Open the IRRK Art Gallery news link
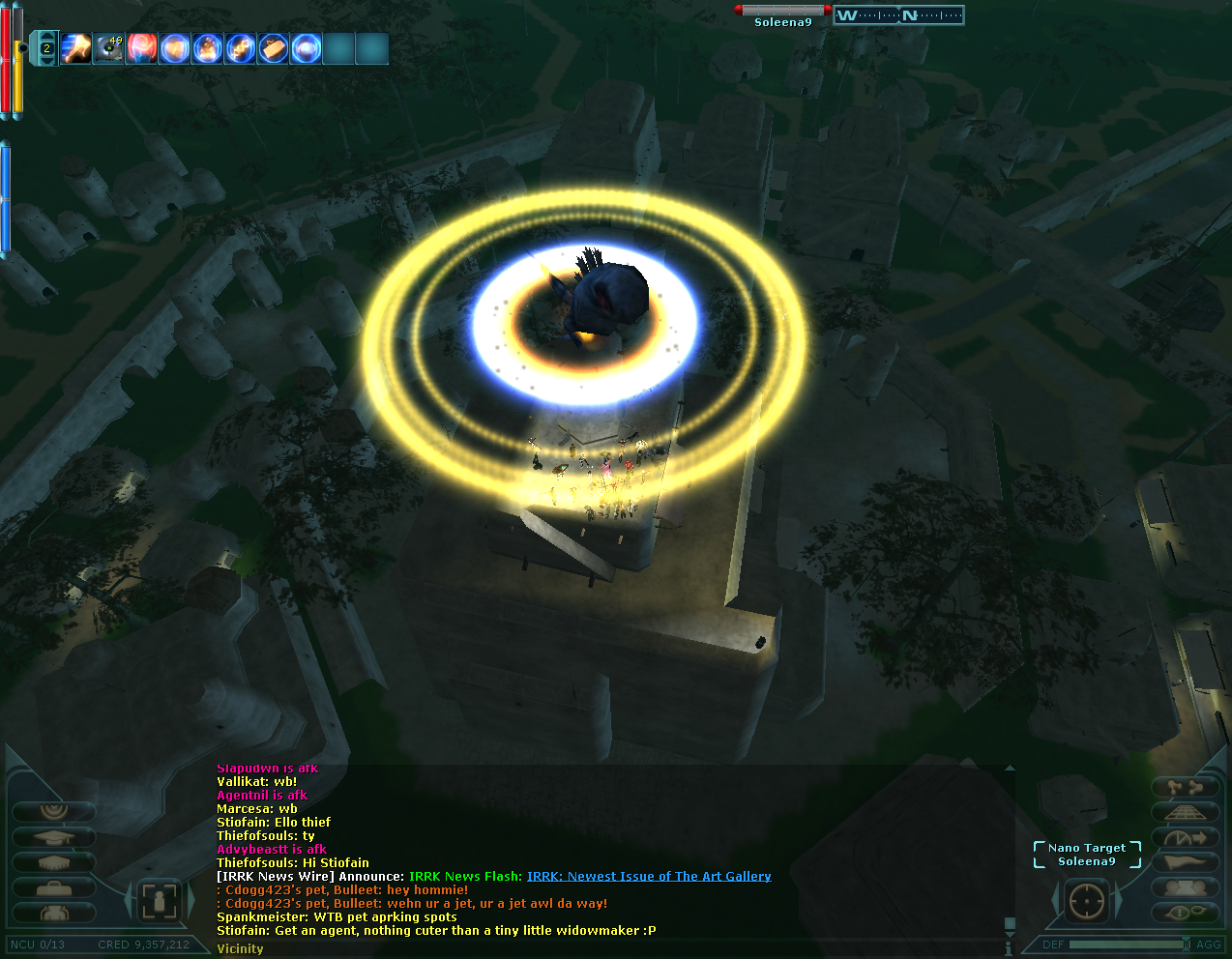The height and width of the screenshot is (959, 1232). [649, 877]
